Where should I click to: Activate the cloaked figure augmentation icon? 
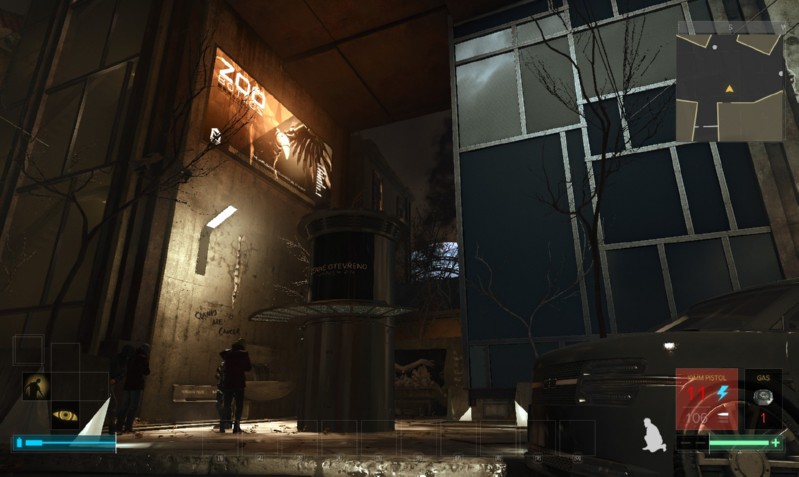[x=36, y=386]
